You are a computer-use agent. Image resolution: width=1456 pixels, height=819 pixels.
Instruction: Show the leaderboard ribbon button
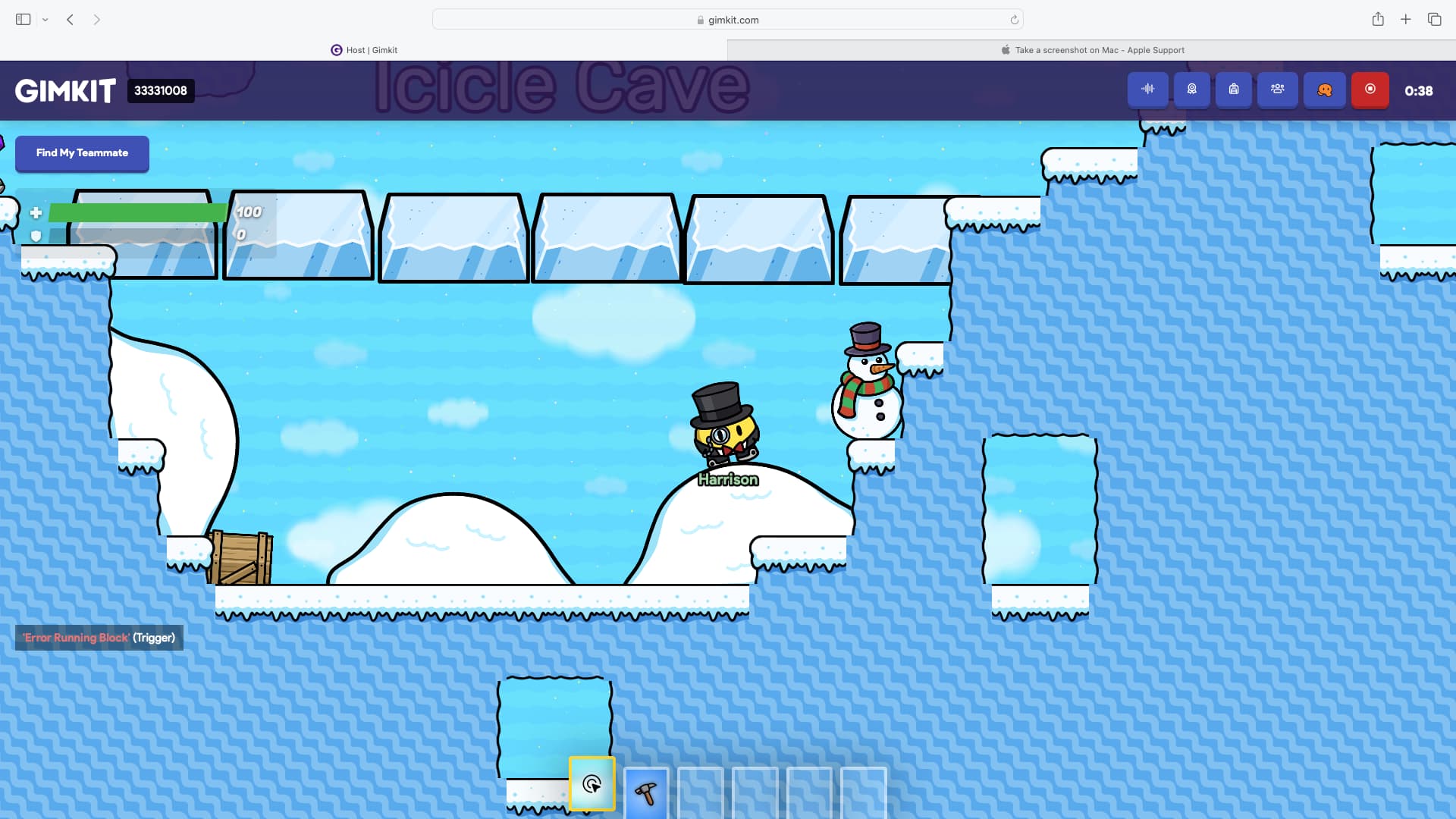point(1192,89)
